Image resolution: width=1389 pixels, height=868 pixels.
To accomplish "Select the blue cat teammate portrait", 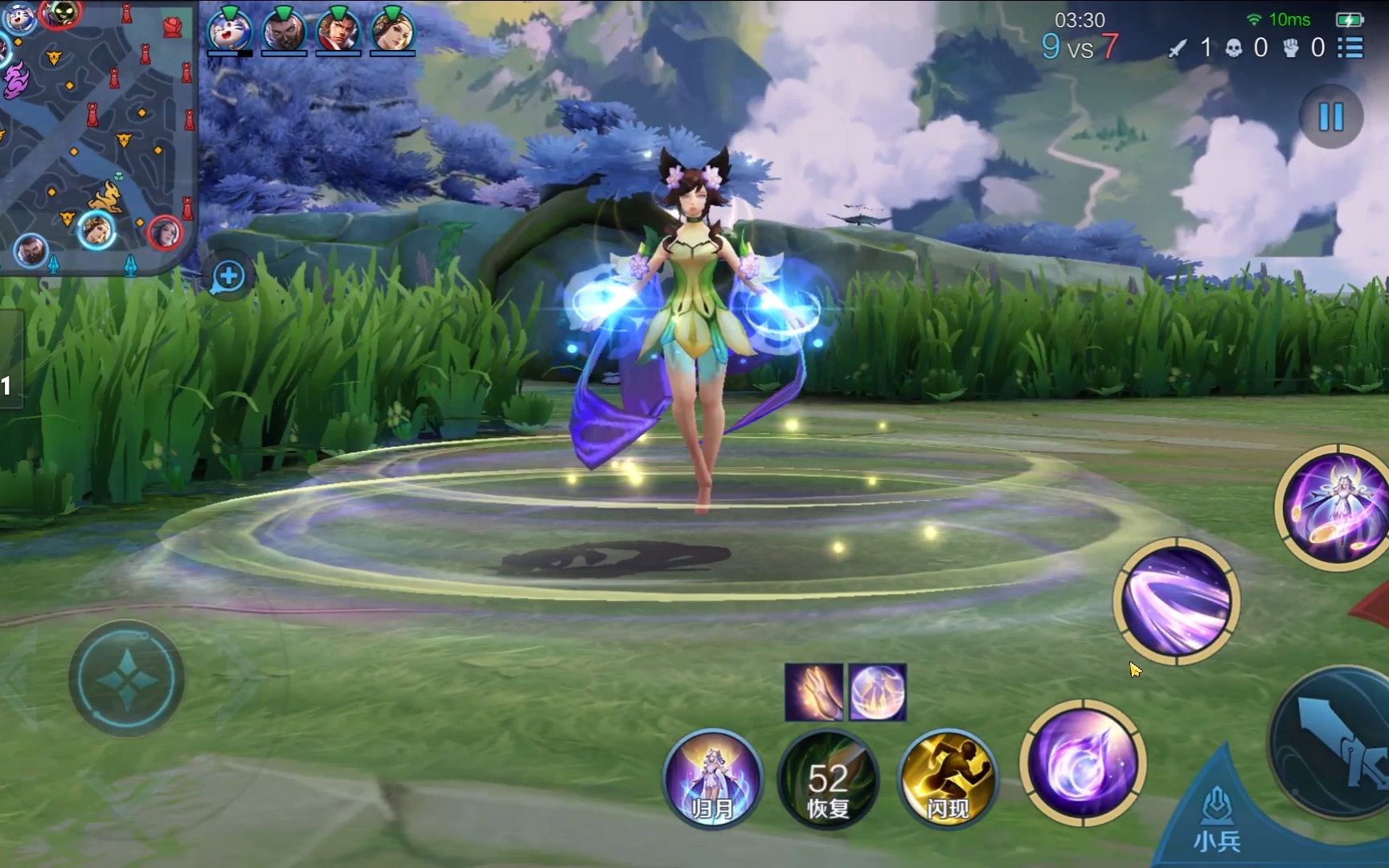I will 229,31.
